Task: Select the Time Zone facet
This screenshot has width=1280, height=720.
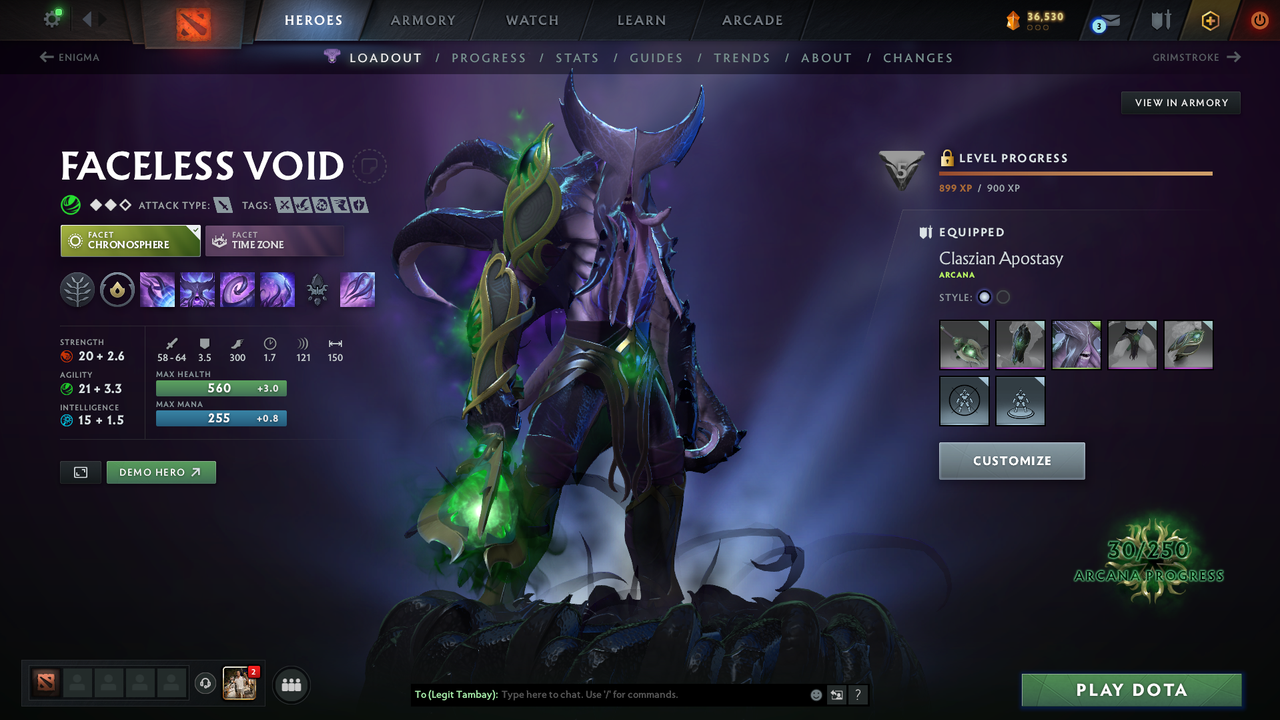Action: 275,240
